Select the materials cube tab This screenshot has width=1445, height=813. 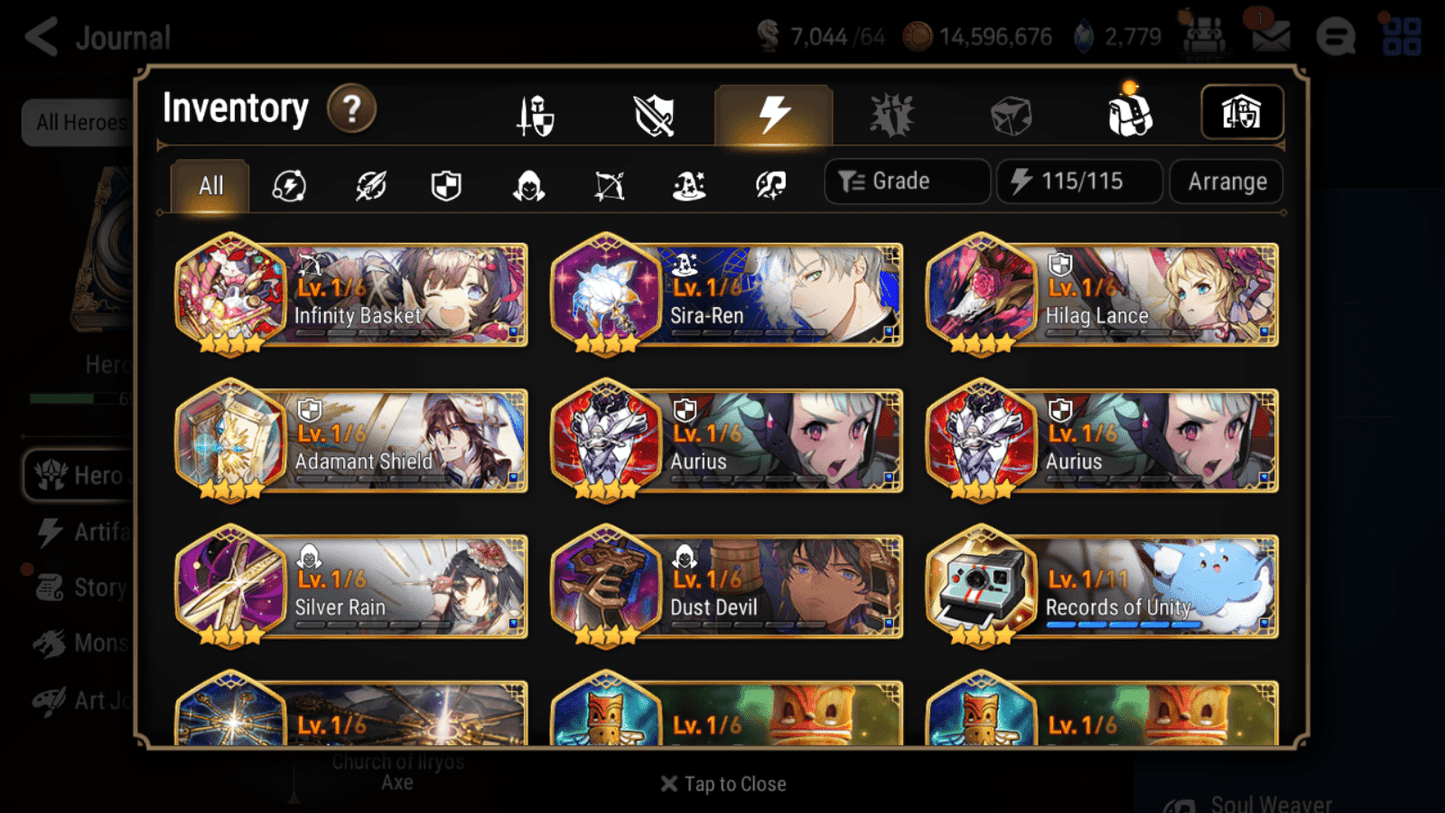(1010, 113)
